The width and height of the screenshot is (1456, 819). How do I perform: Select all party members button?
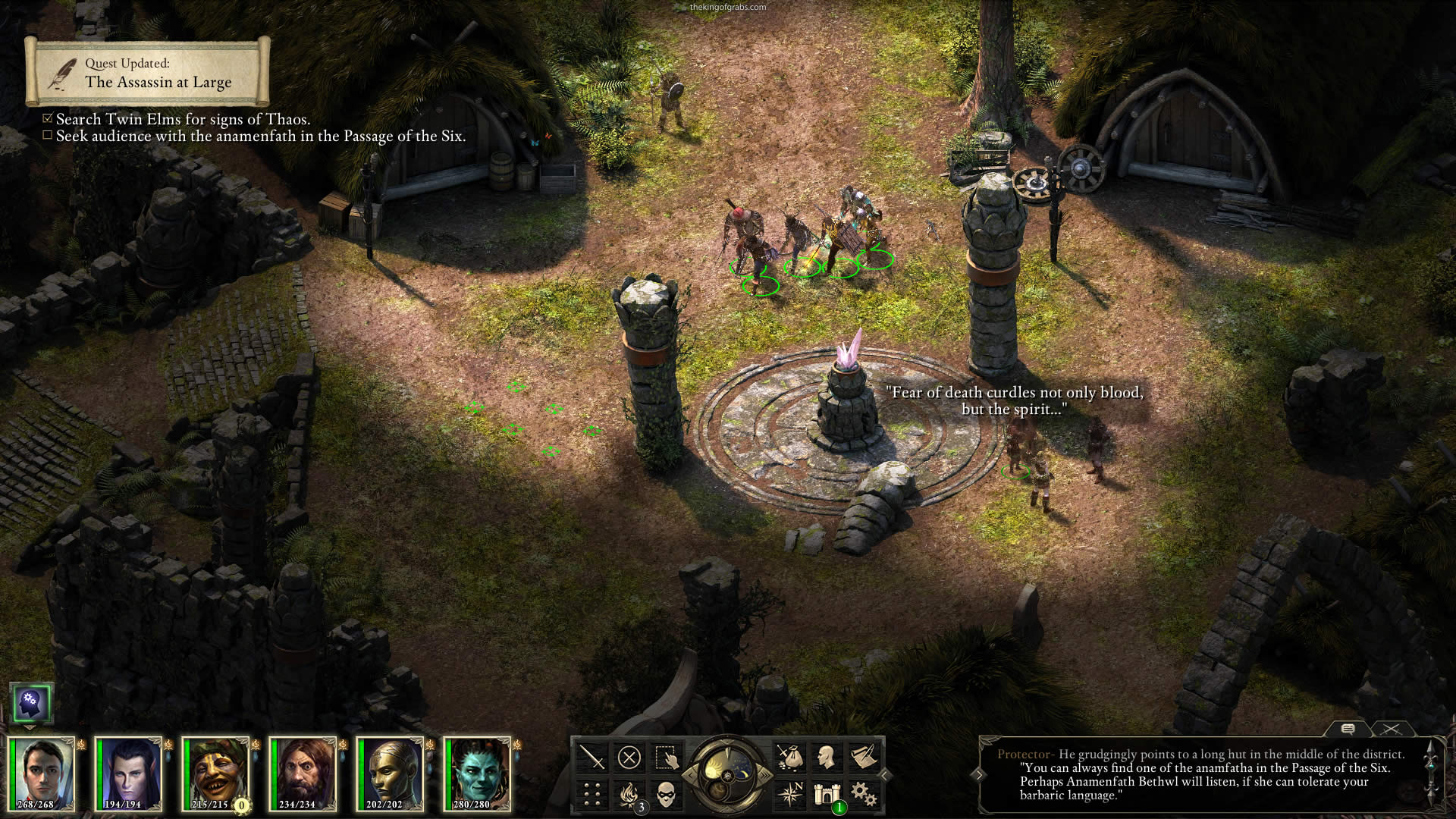click(x=666, y=757)
